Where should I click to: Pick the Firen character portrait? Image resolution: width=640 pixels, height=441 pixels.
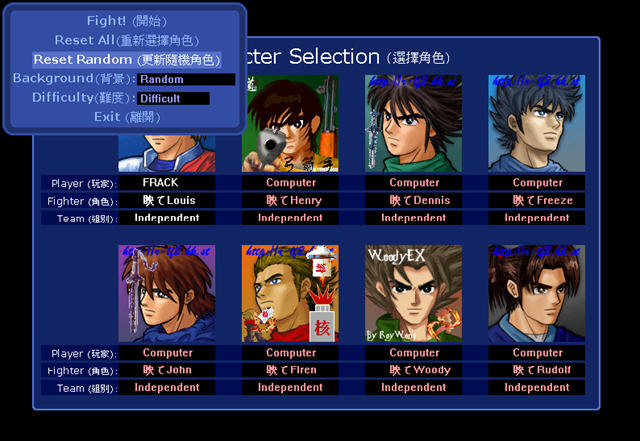290,293
